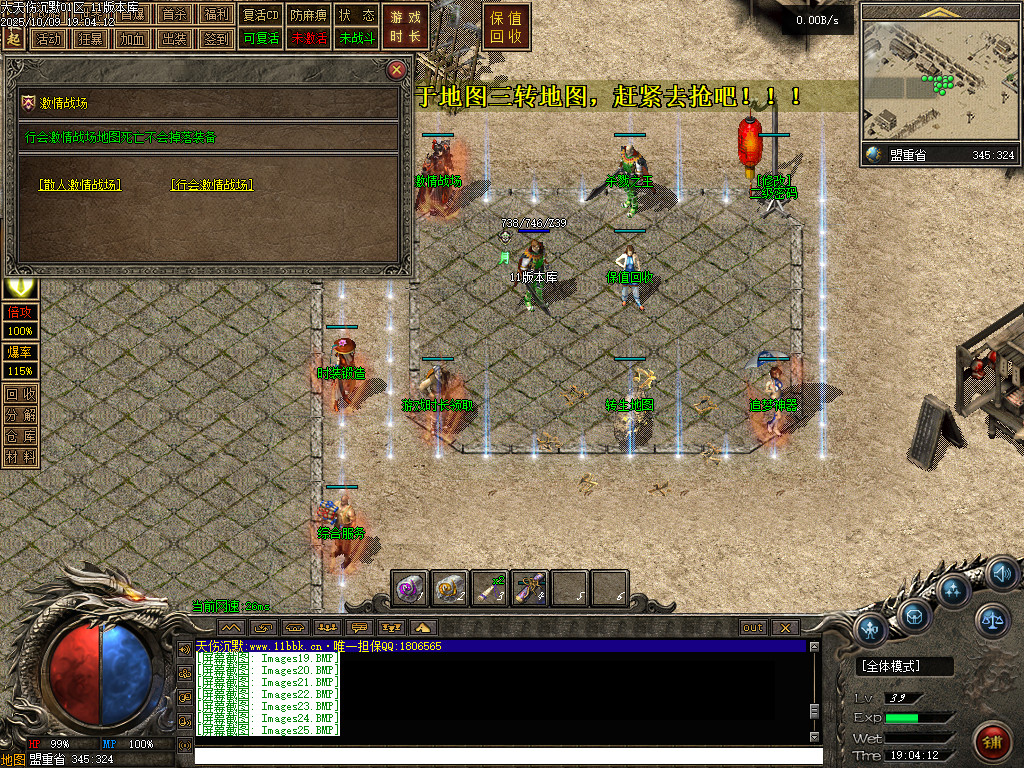Open the 分解 decompose panel
The image size is (1024, 768).
20,415
